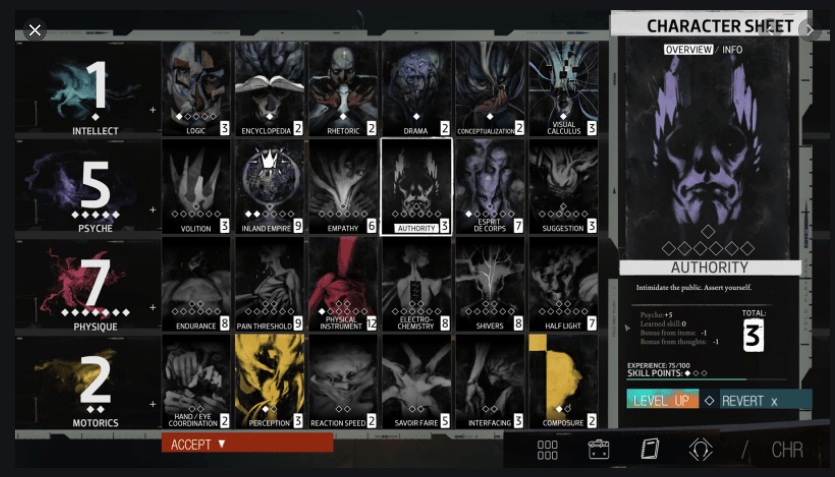Level up the Authority skill

coord(662,400)
